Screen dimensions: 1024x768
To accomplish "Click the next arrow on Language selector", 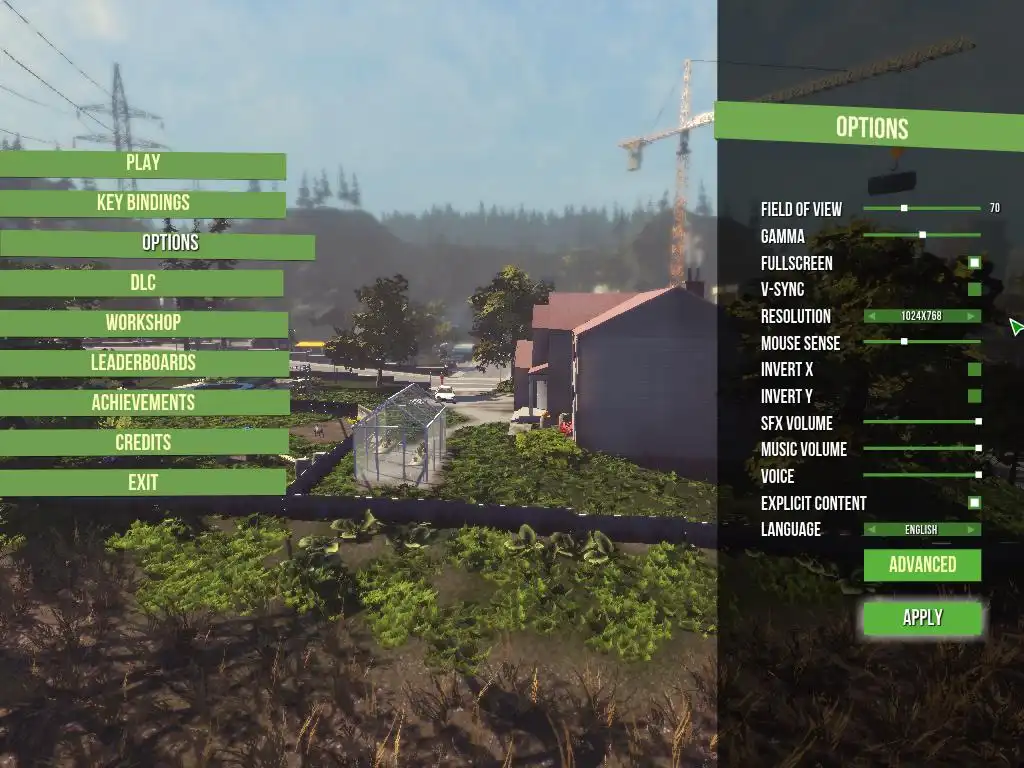I will 973,530.
